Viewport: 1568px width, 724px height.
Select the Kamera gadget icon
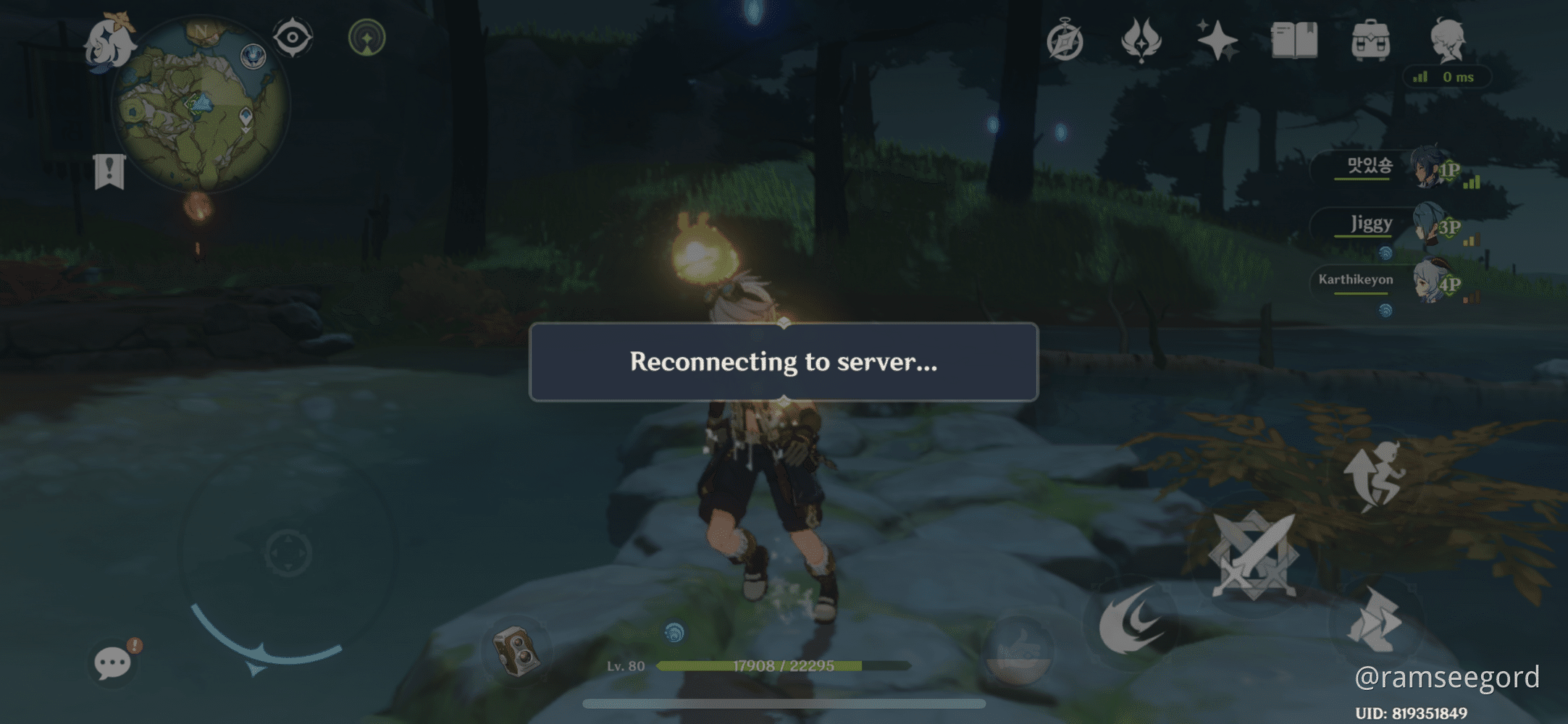[517, 650]
